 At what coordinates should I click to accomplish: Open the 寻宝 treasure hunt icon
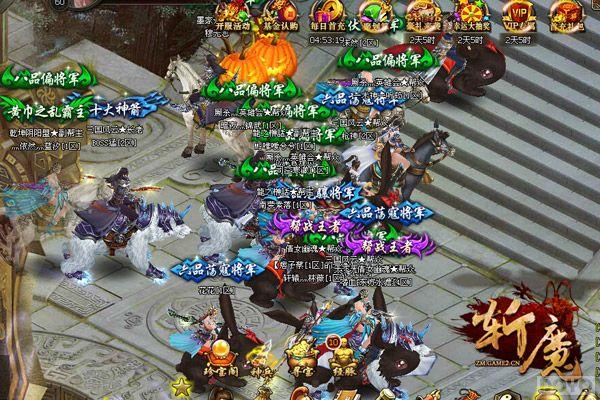point(298,359)
